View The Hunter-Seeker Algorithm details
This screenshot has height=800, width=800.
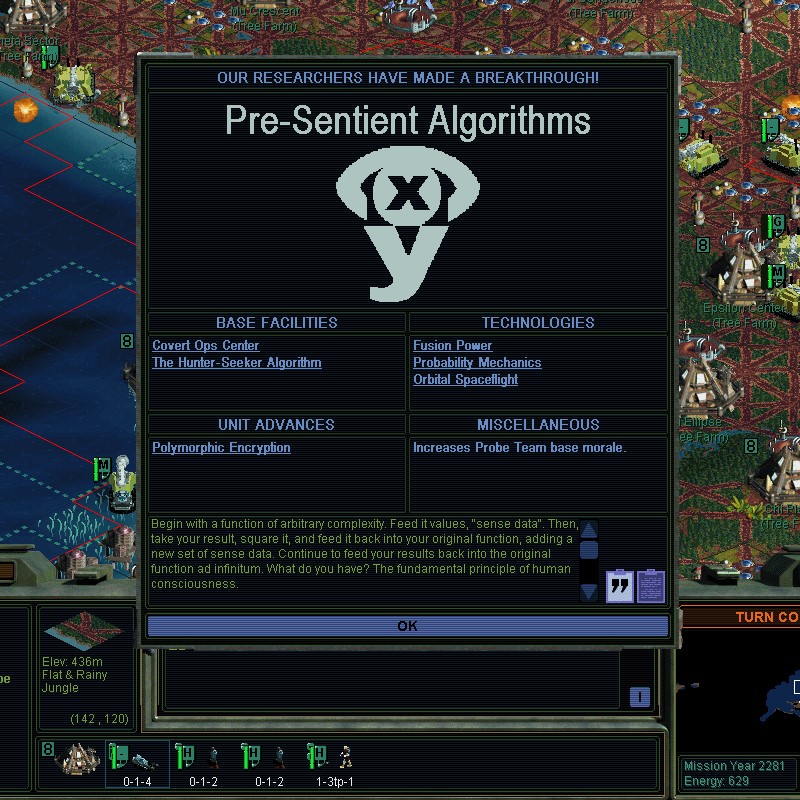coord(236,362)
